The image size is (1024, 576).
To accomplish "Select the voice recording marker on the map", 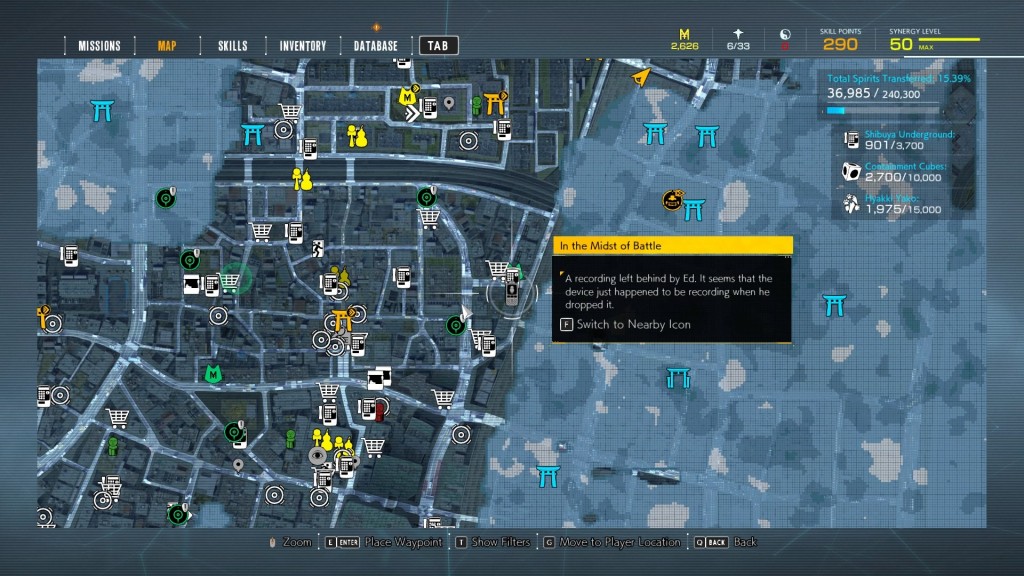I will (x=512, y=293).
